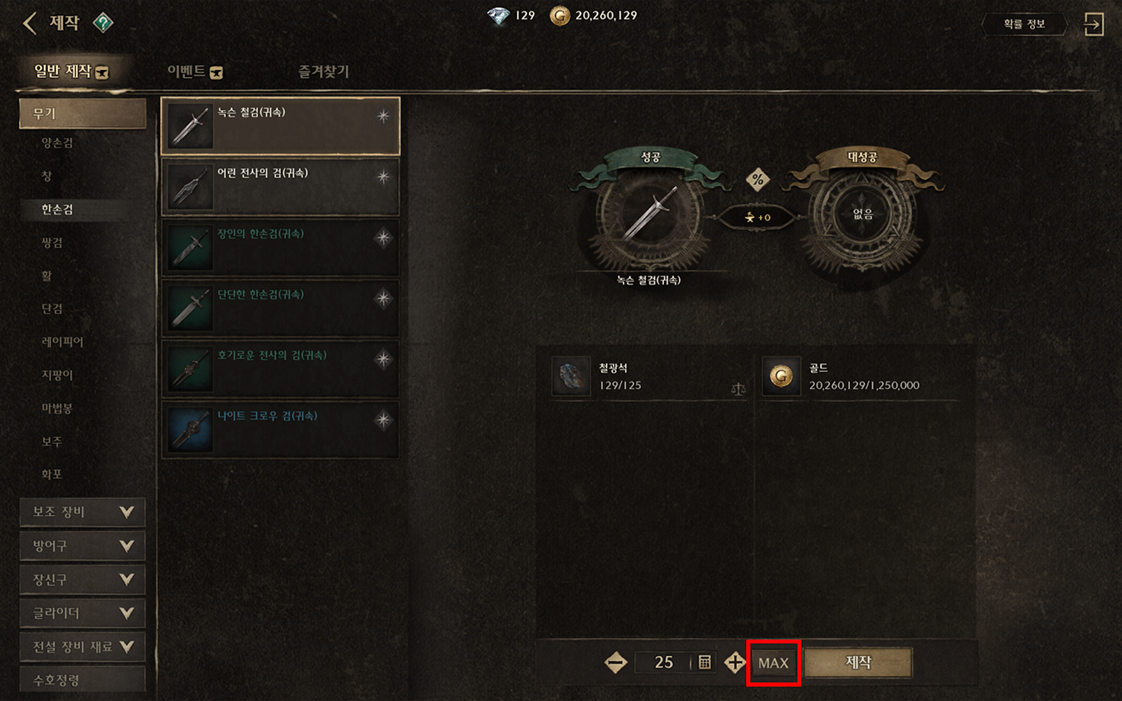Choose the 나이트 크로우 검 recipe

pos(280,430)
